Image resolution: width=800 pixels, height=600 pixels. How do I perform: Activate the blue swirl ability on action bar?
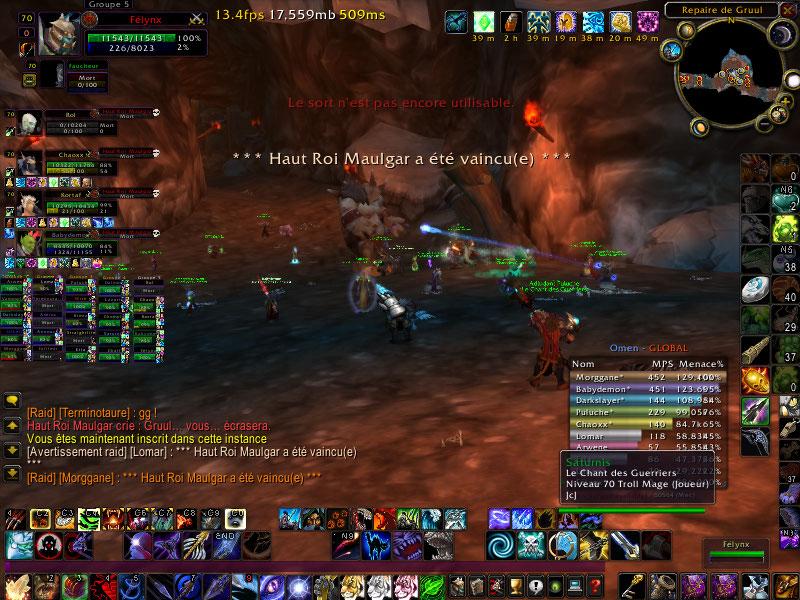pos(502,546)
